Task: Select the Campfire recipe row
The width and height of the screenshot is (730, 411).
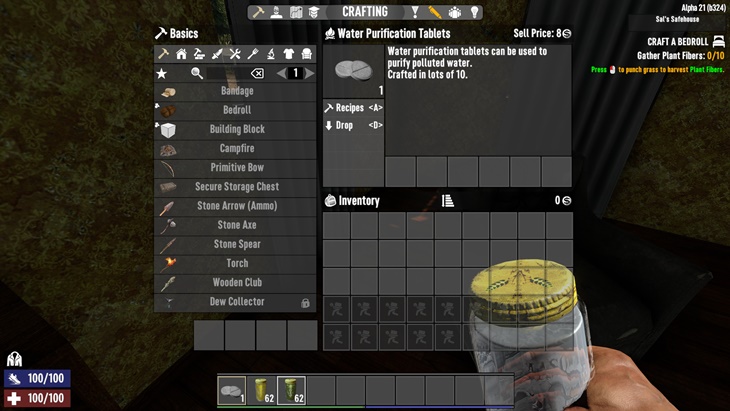Action: [x=236, y=149]
